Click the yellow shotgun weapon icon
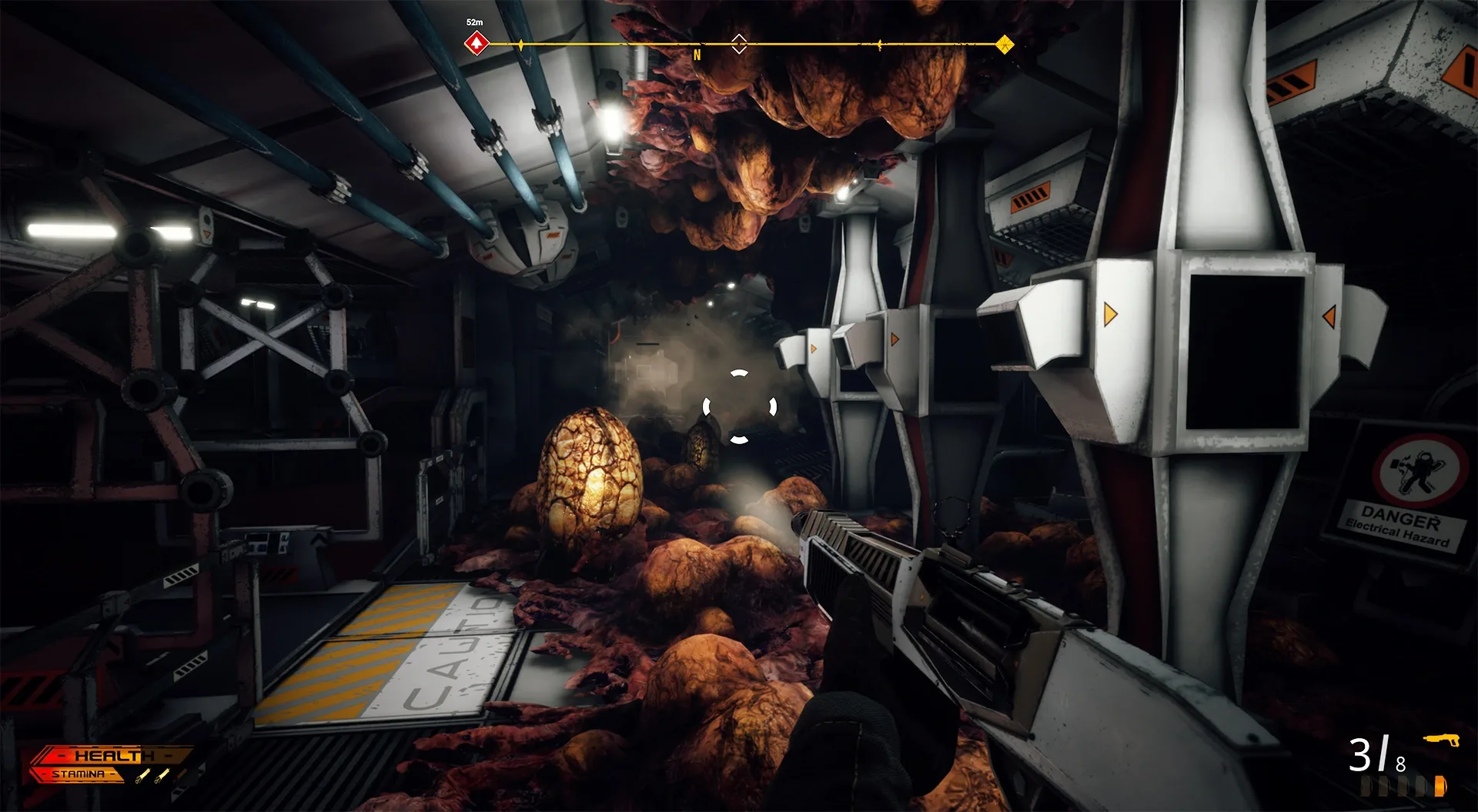Image resolution: width=1478 pixels, height=812 pixels. click(x=1441, y=740)
